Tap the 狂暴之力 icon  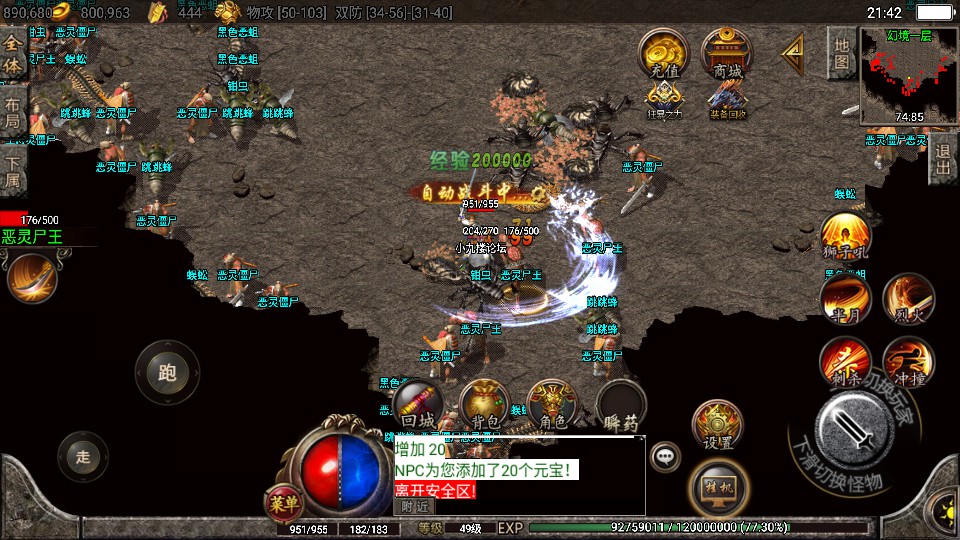[x=664, y=100]
